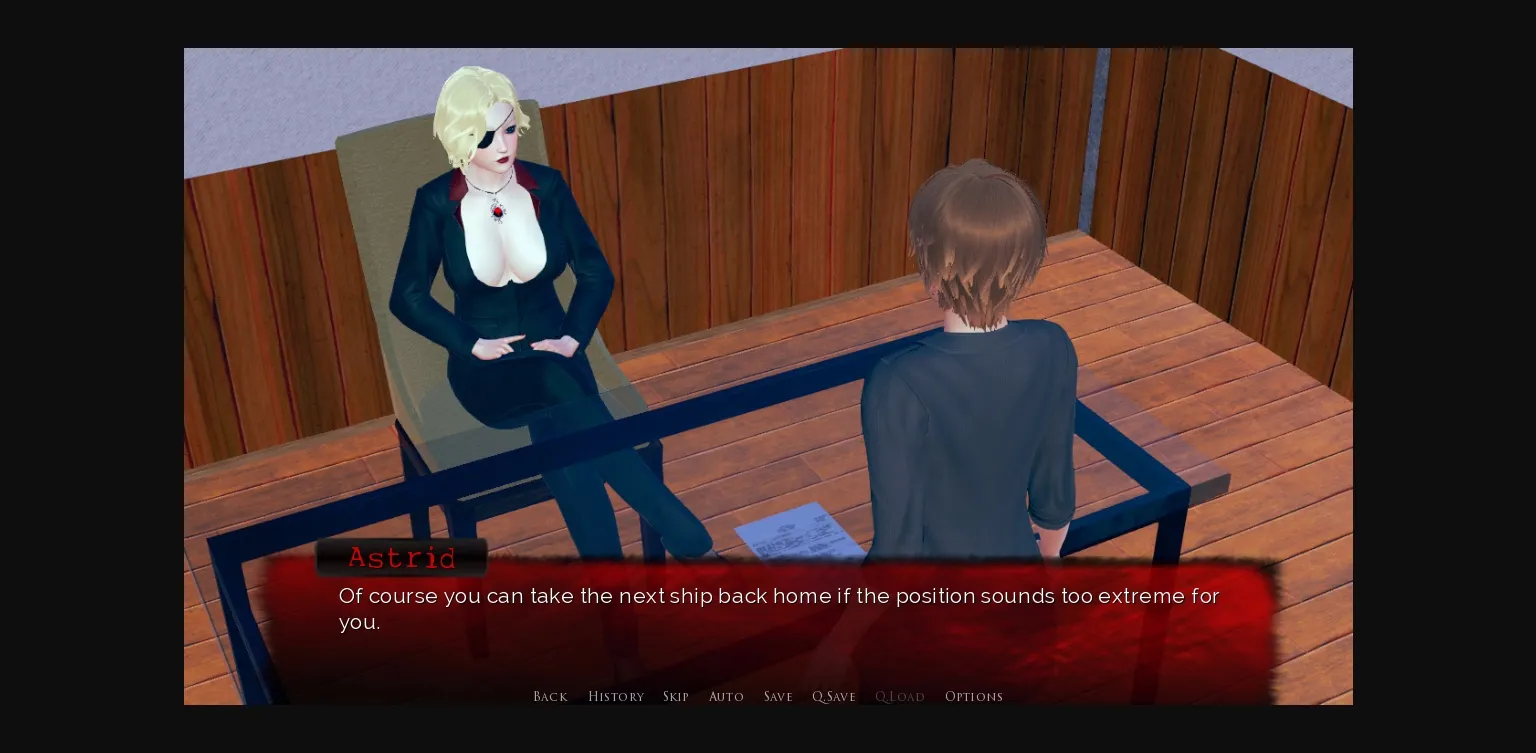Click the Astrid name plate

[402, 558]
